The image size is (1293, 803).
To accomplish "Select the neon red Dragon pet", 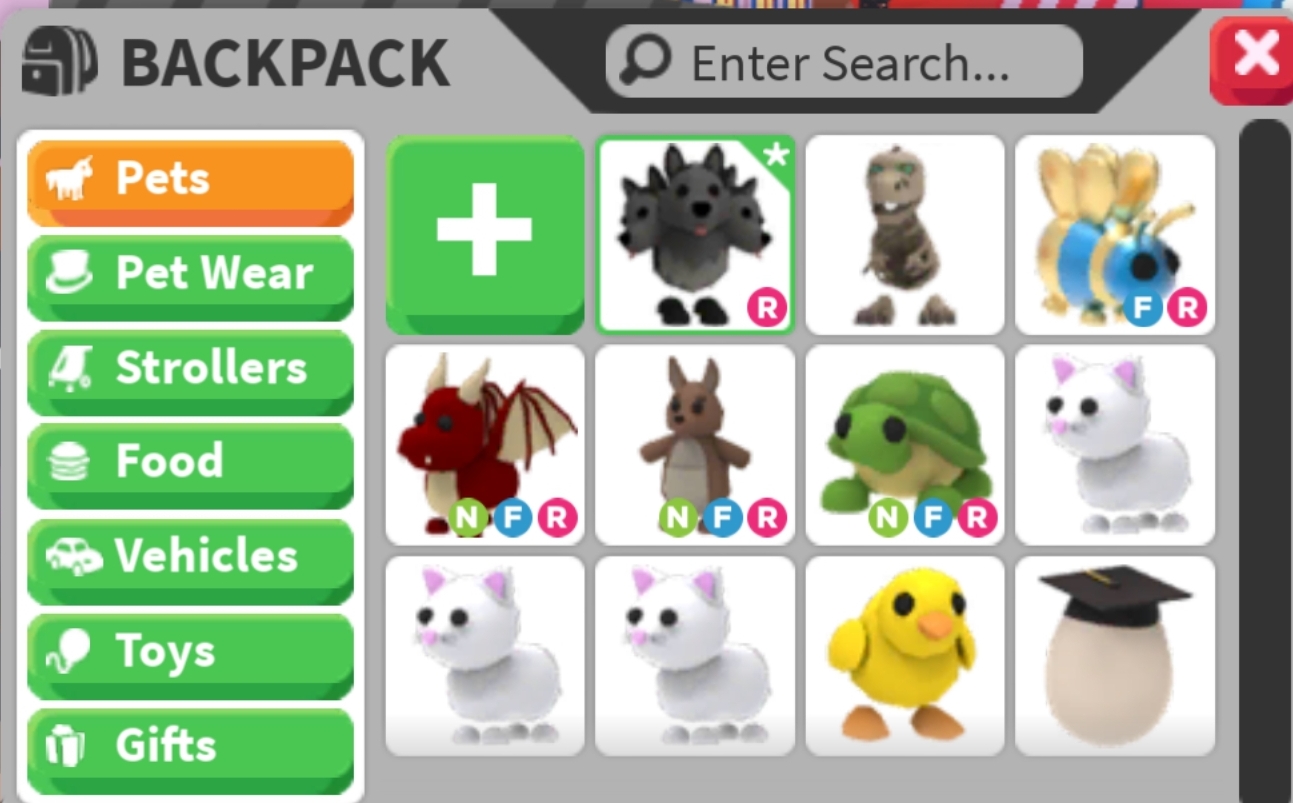I will coord(484,444).
